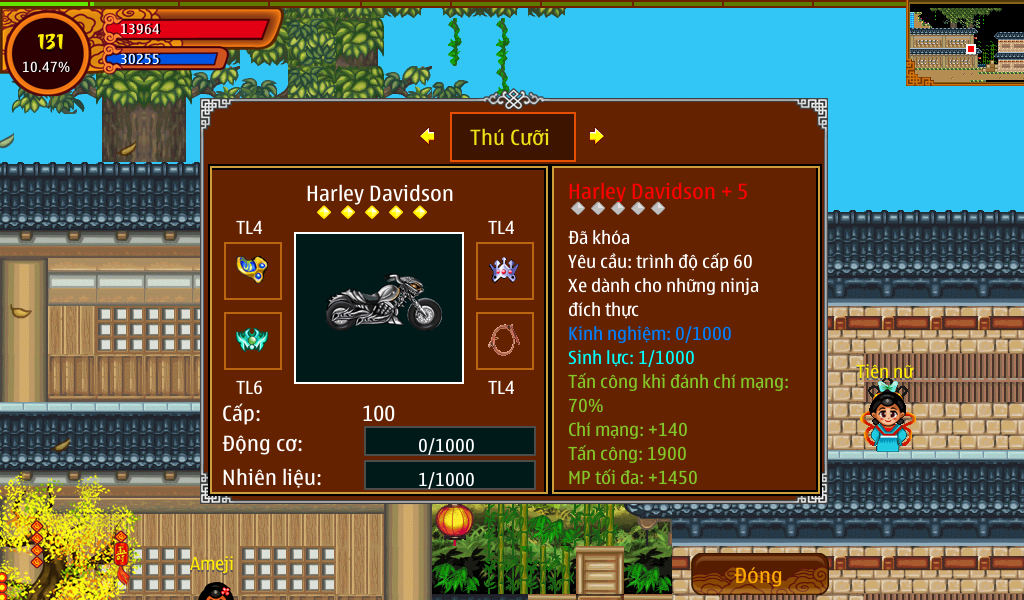Open the minimap
Image resolution: width=1024 pixels, height=600 pixels.
(x=965, y=41)
